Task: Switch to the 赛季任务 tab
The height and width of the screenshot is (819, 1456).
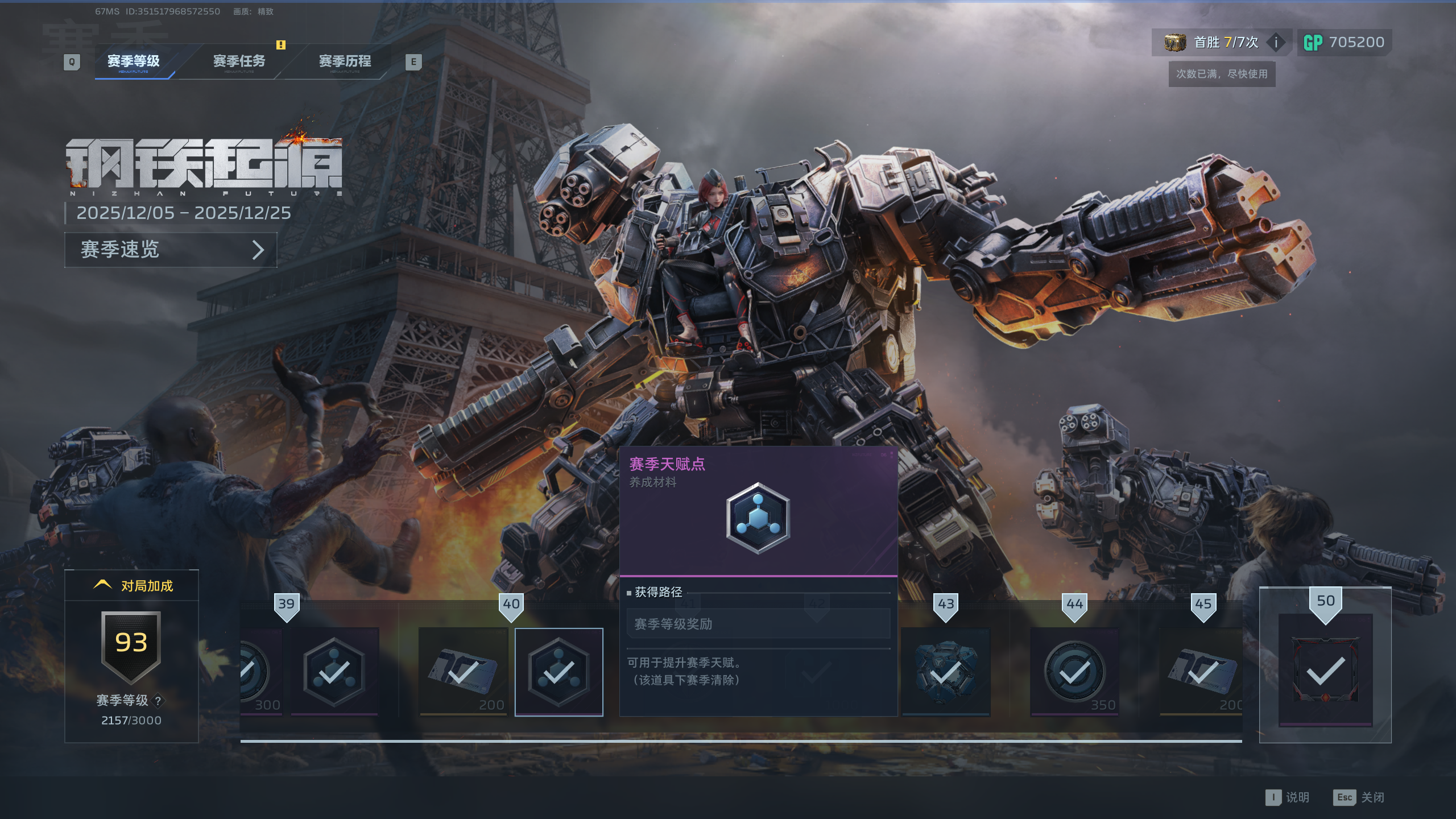Action: 239,61
